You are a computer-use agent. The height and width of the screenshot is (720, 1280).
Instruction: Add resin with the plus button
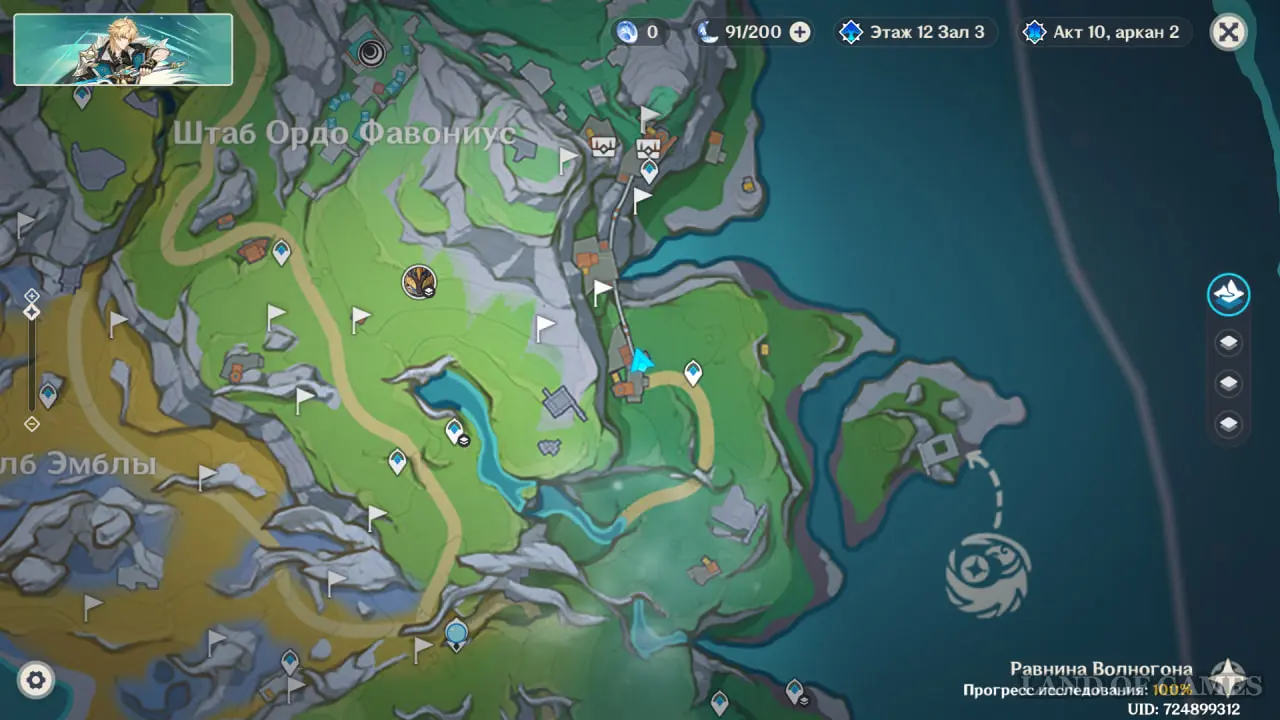point(800,32)
